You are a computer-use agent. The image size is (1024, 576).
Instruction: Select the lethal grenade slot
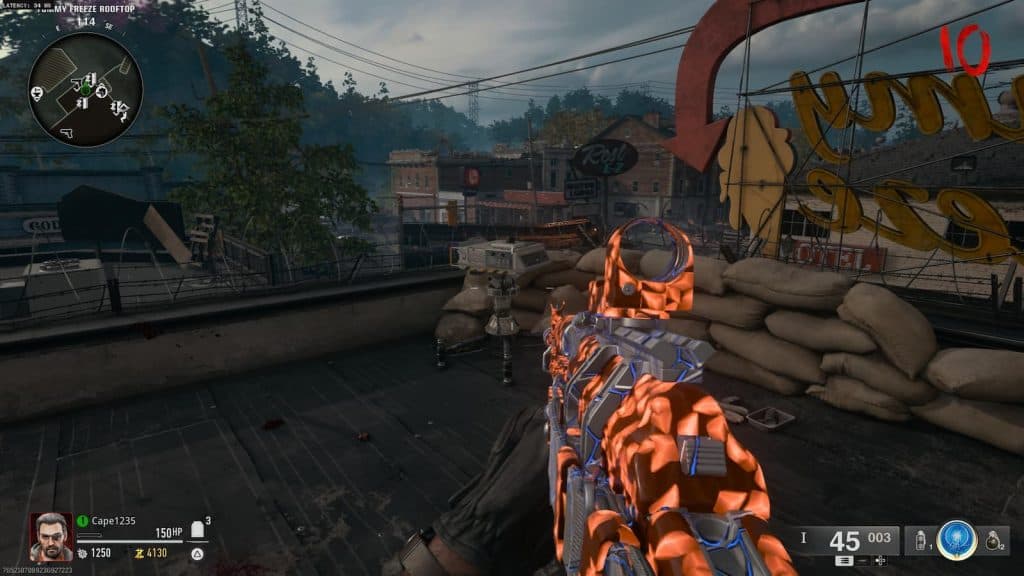tap(992, 541)
